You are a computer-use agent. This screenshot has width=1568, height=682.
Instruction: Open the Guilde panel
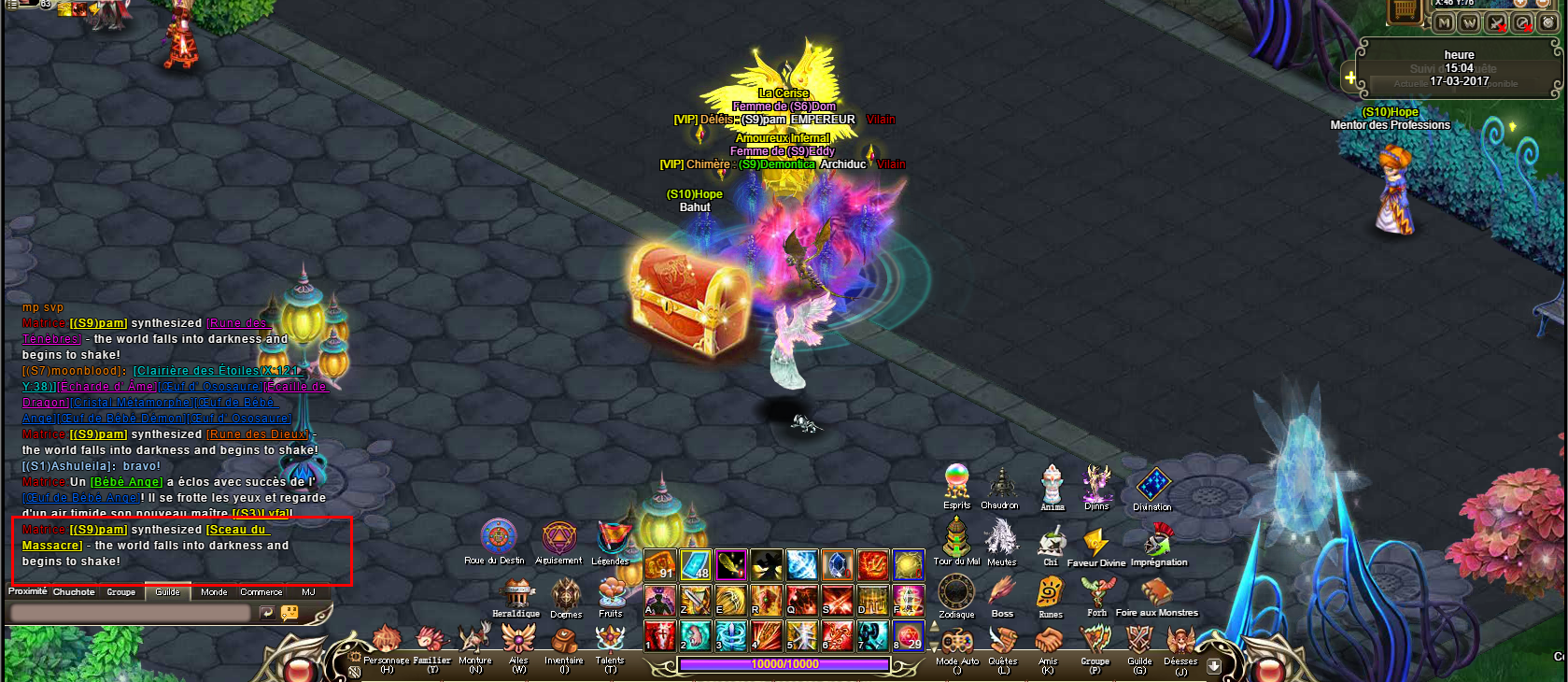point(1139,643)
